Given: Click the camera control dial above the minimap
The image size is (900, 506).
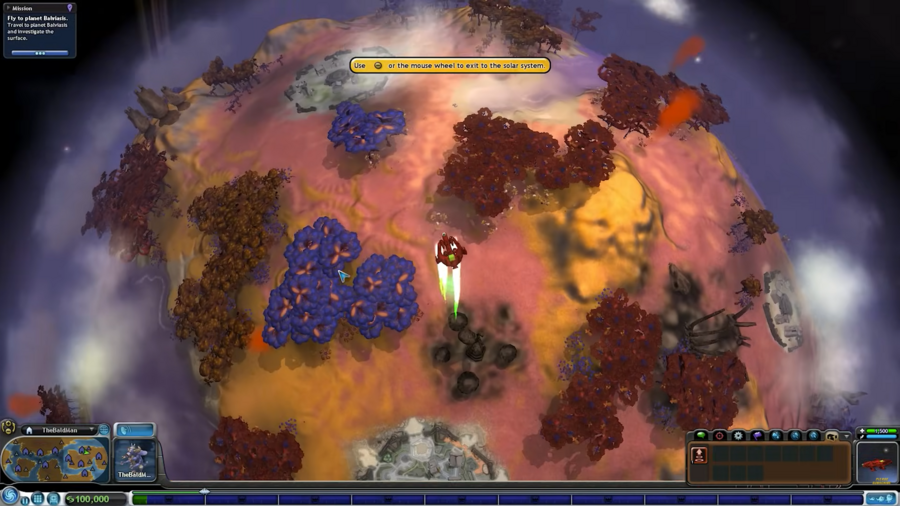Looking at the screenshot, I should (9, 428).
